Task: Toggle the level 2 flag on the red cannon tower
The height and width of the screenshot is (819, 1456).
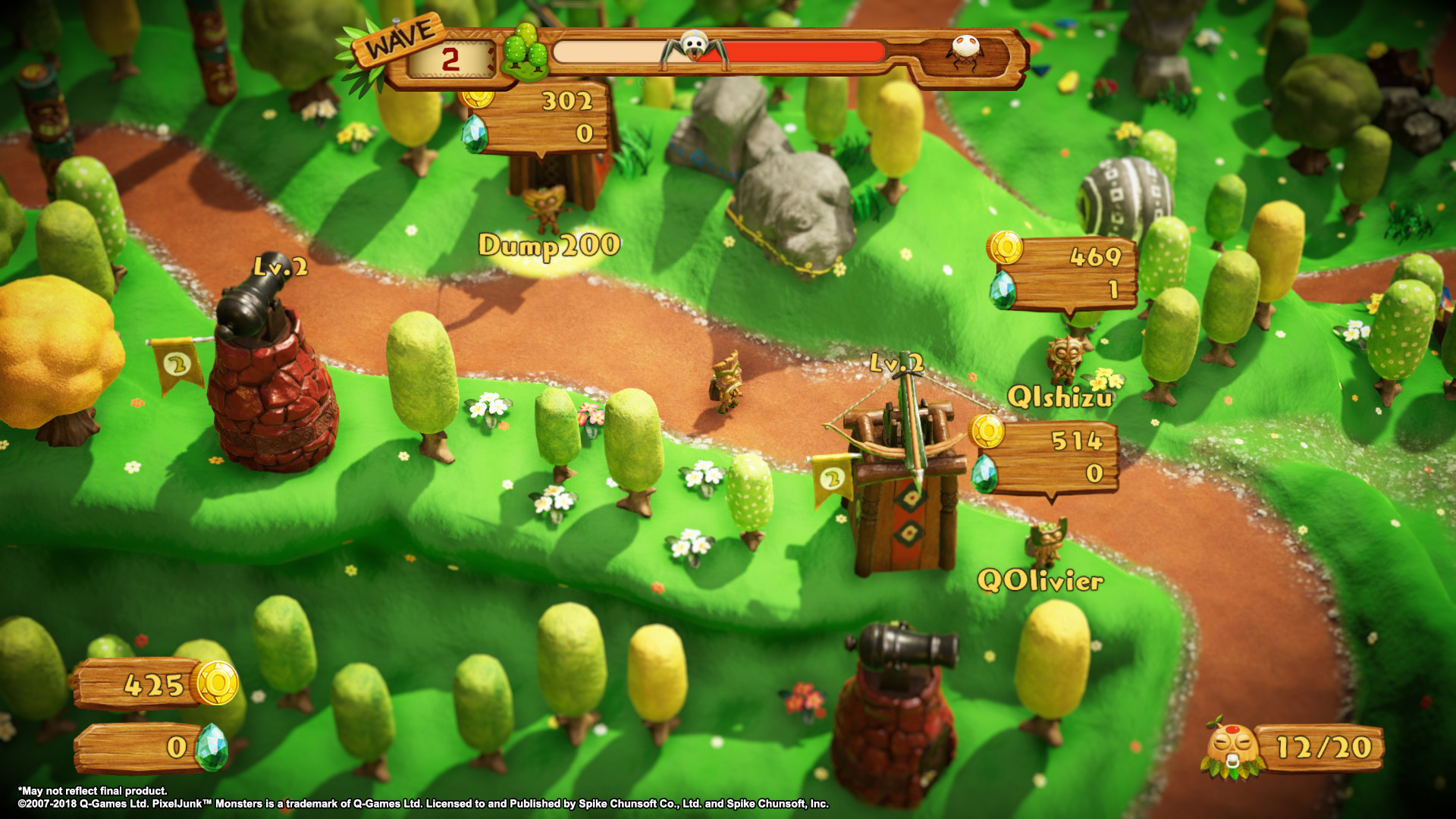Action: tap(178, 366)
